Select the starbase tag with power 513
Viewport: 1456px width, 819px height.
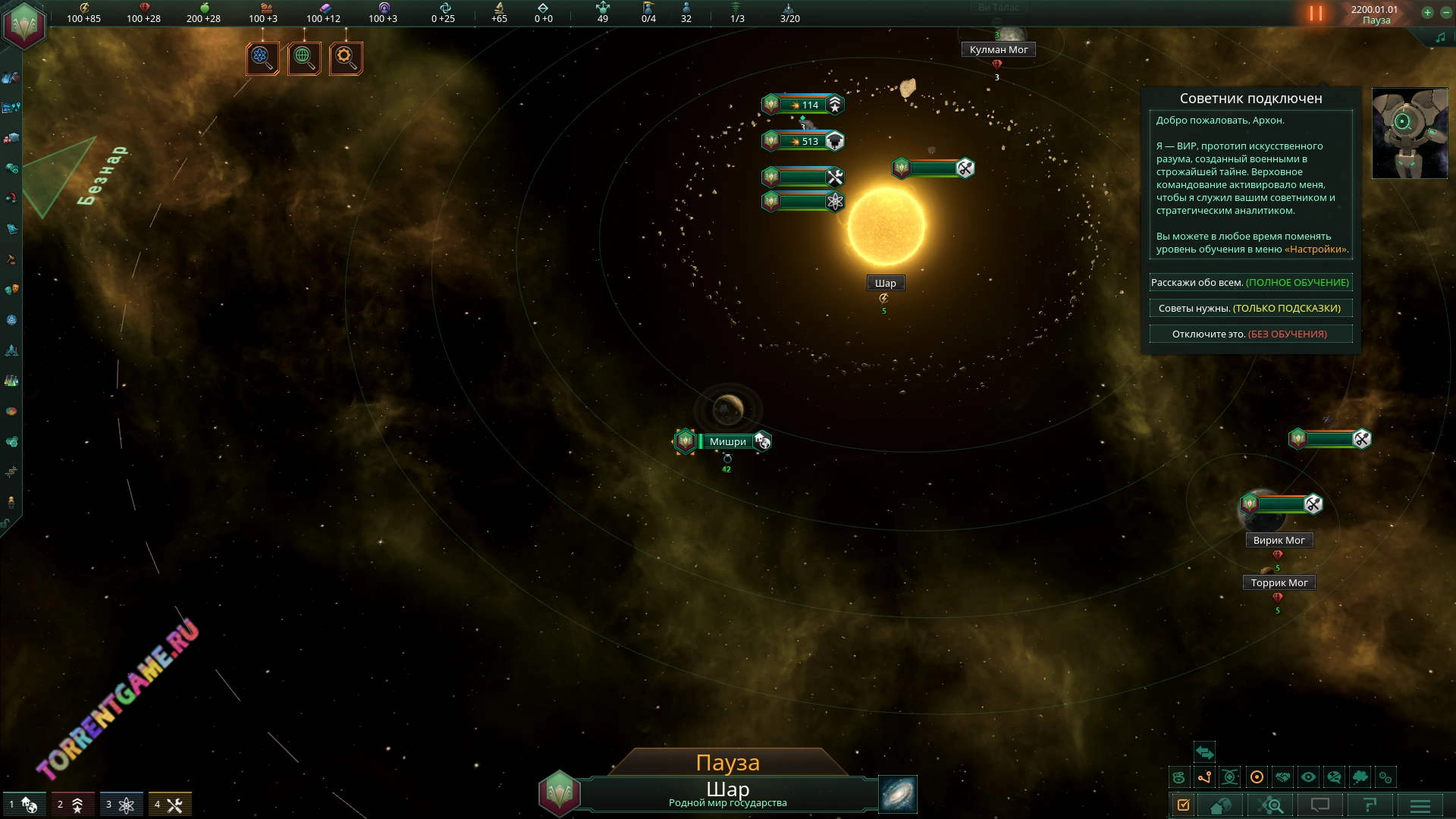[803, 141]
